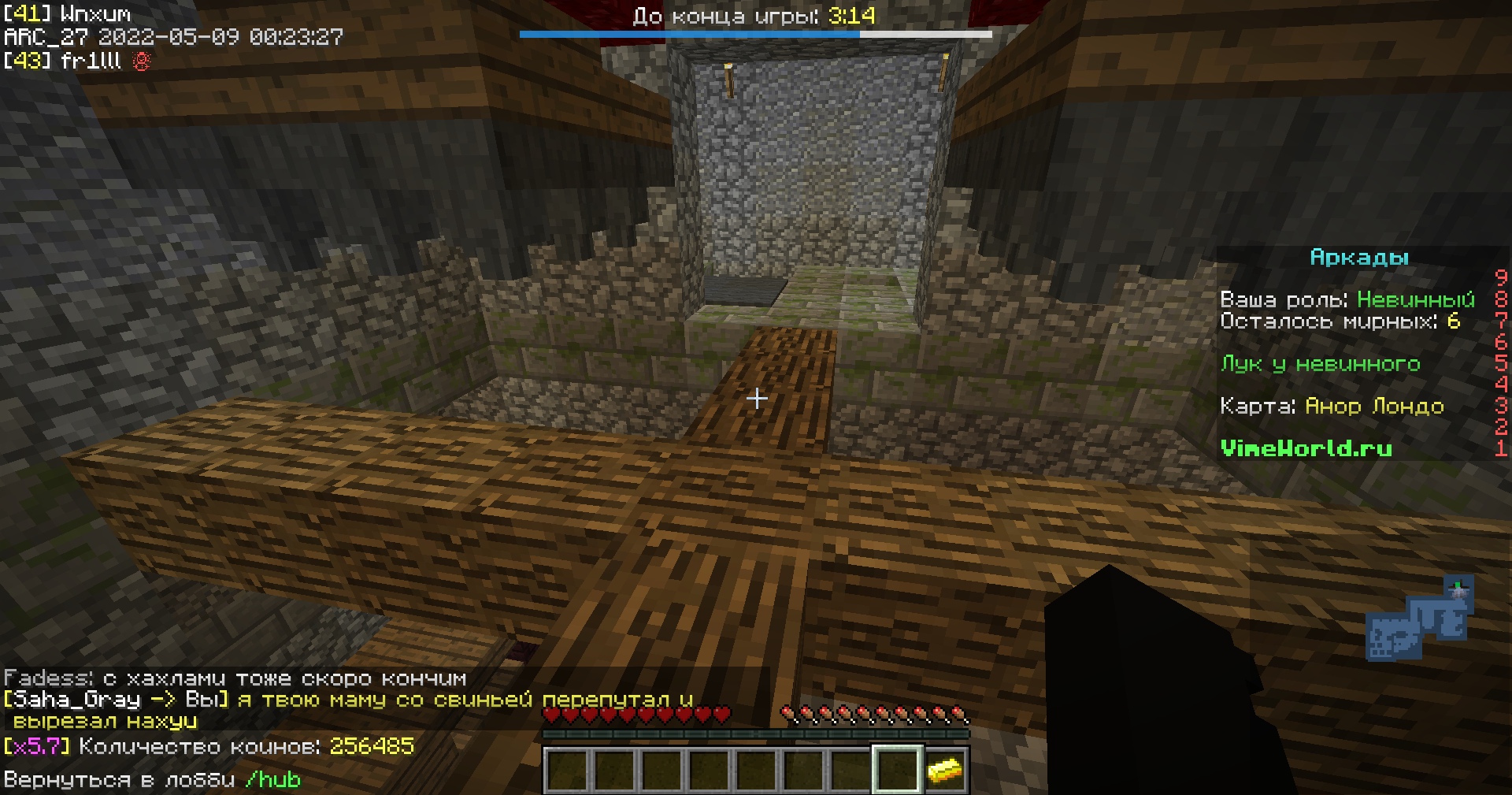Click the highlighted empty hotbar slot
Screen dimensions: 1512x795
896,770
